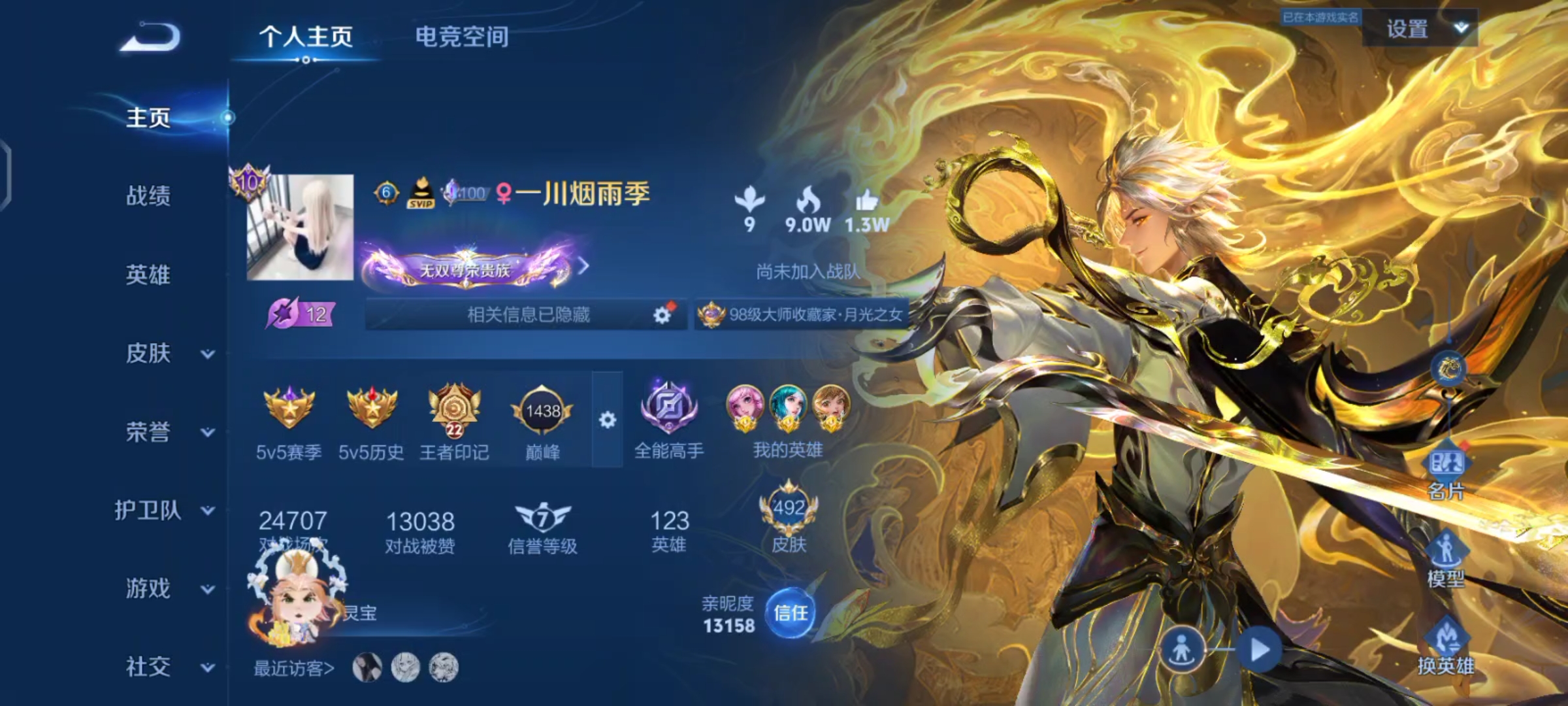Go back using the return arrow
This screenshot has width=1568, height=706.
[151, 37]
